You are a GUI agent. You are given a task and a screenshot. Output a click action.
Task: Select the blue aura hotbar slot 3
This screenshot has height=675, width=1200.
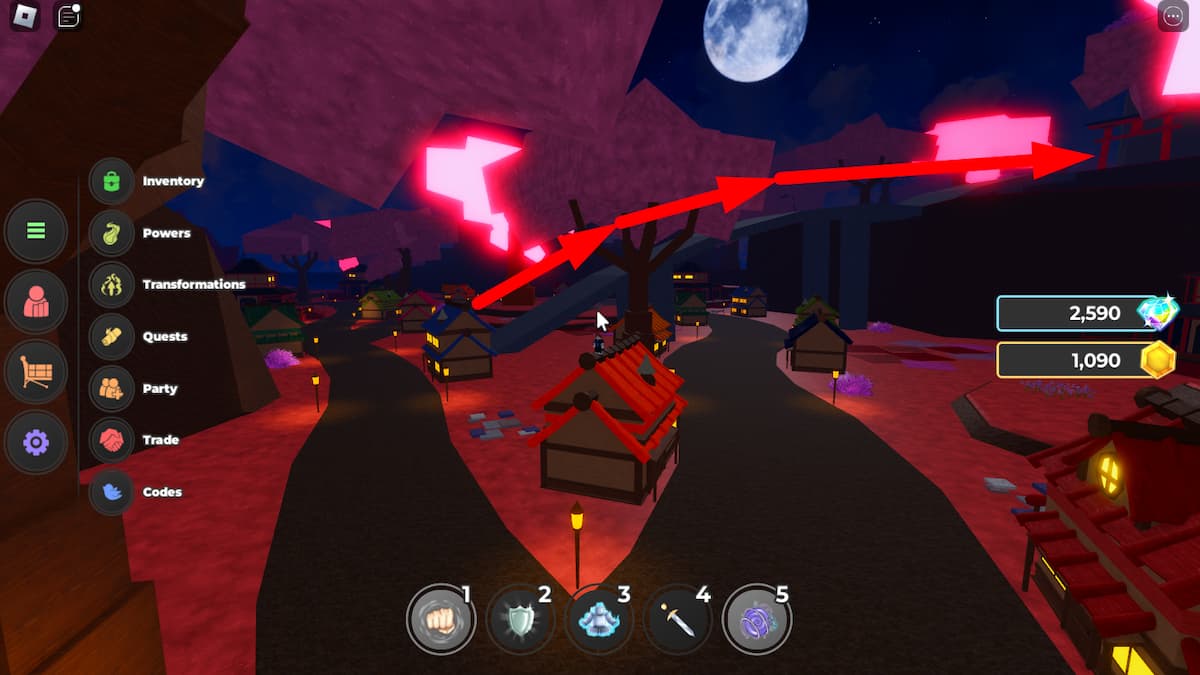(598, 620)
